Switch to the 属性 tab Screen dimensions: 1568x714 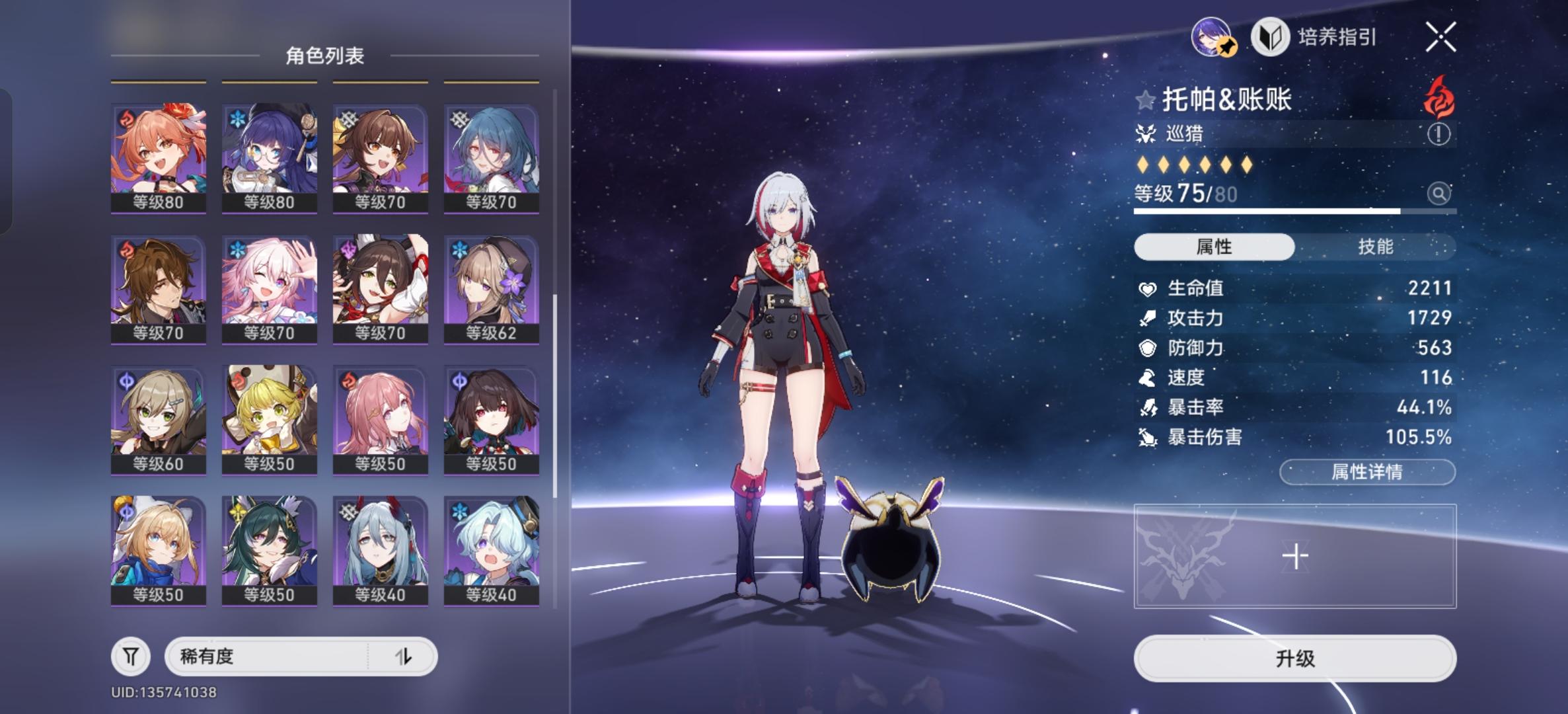coord(1214,245)
